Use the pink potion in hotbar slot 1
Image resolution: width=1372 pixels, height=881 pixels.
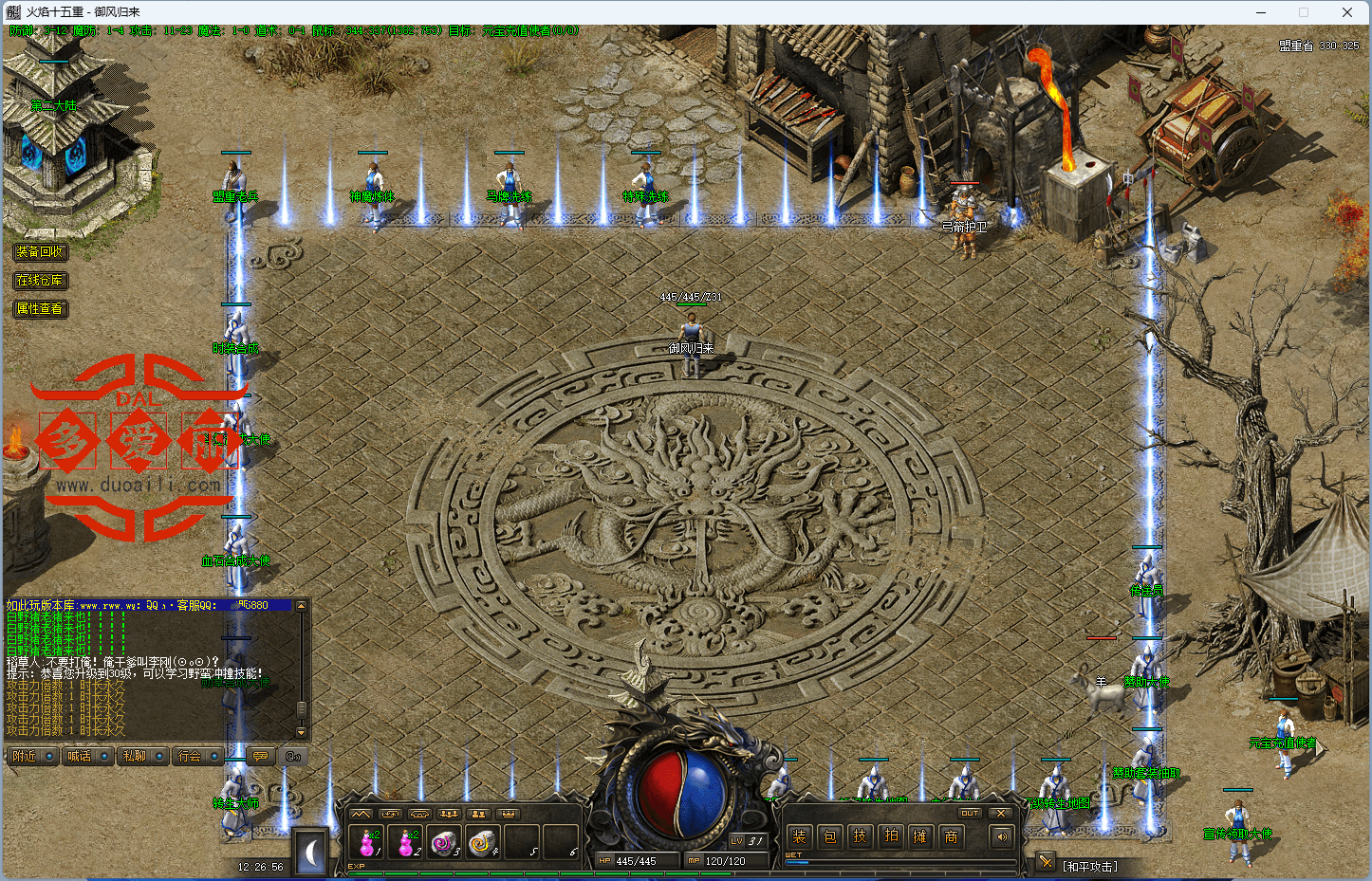point(368,842)
